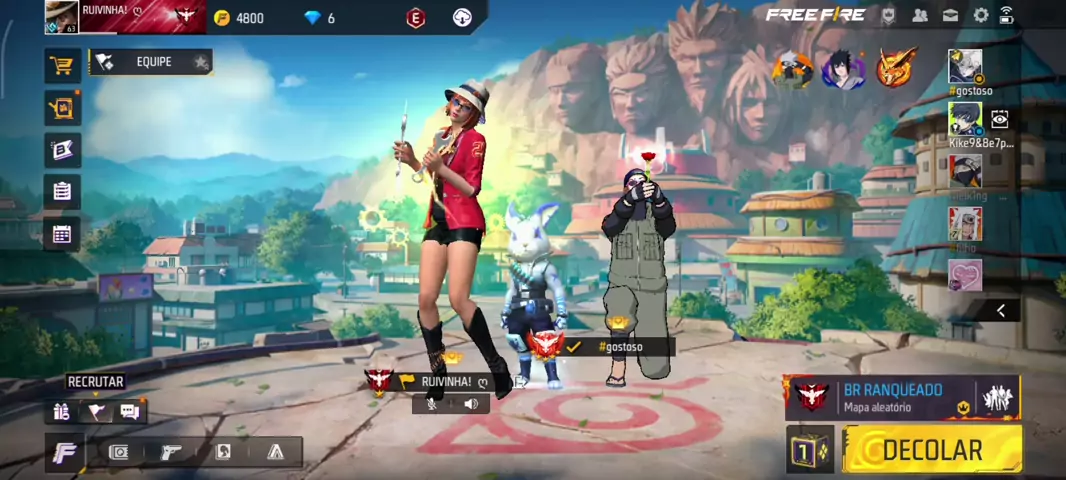Toggle the muted microphone

point(433,404)
